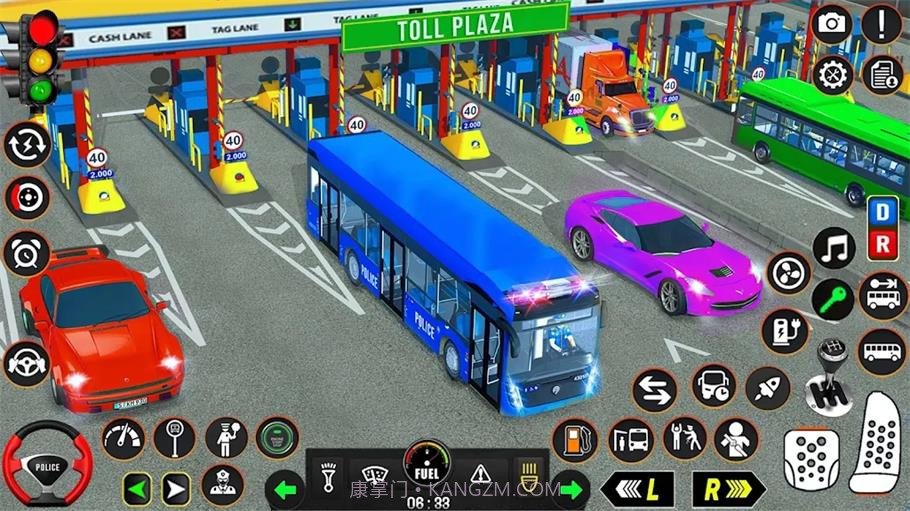Open the camera view button

(x=832, y=24)
